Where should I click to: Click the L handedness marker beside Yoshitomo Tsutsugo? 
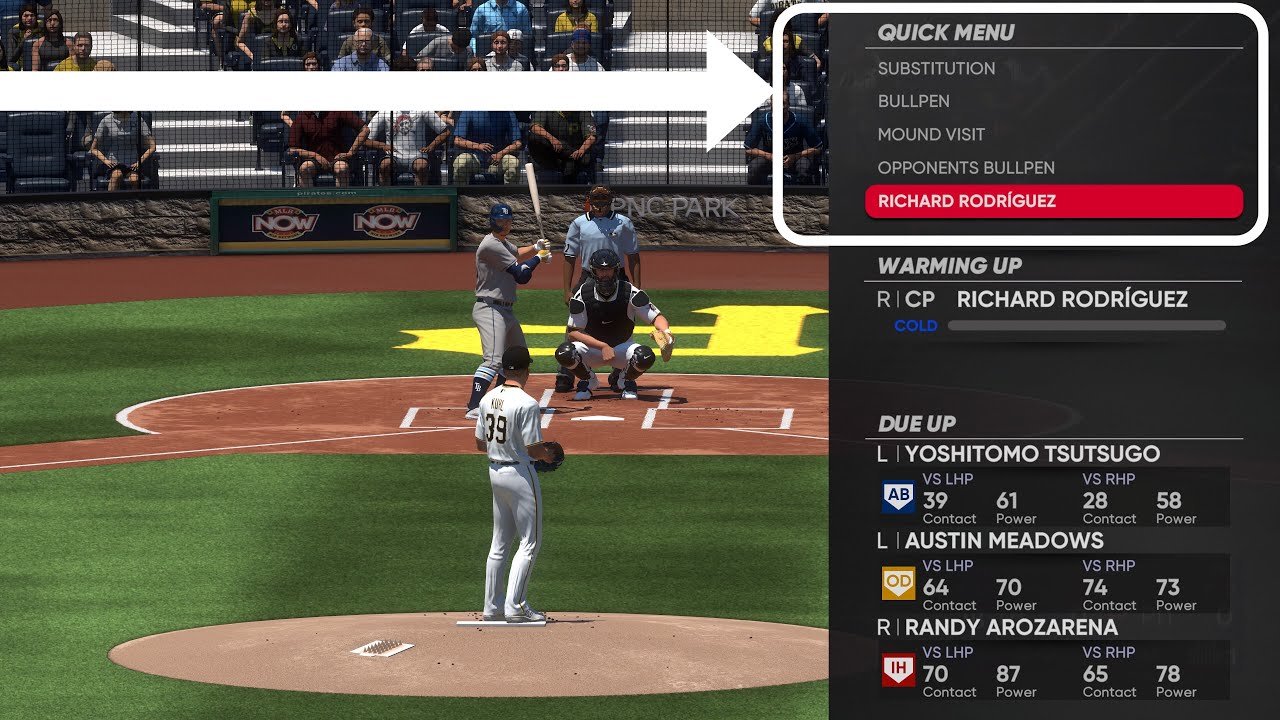881,454
